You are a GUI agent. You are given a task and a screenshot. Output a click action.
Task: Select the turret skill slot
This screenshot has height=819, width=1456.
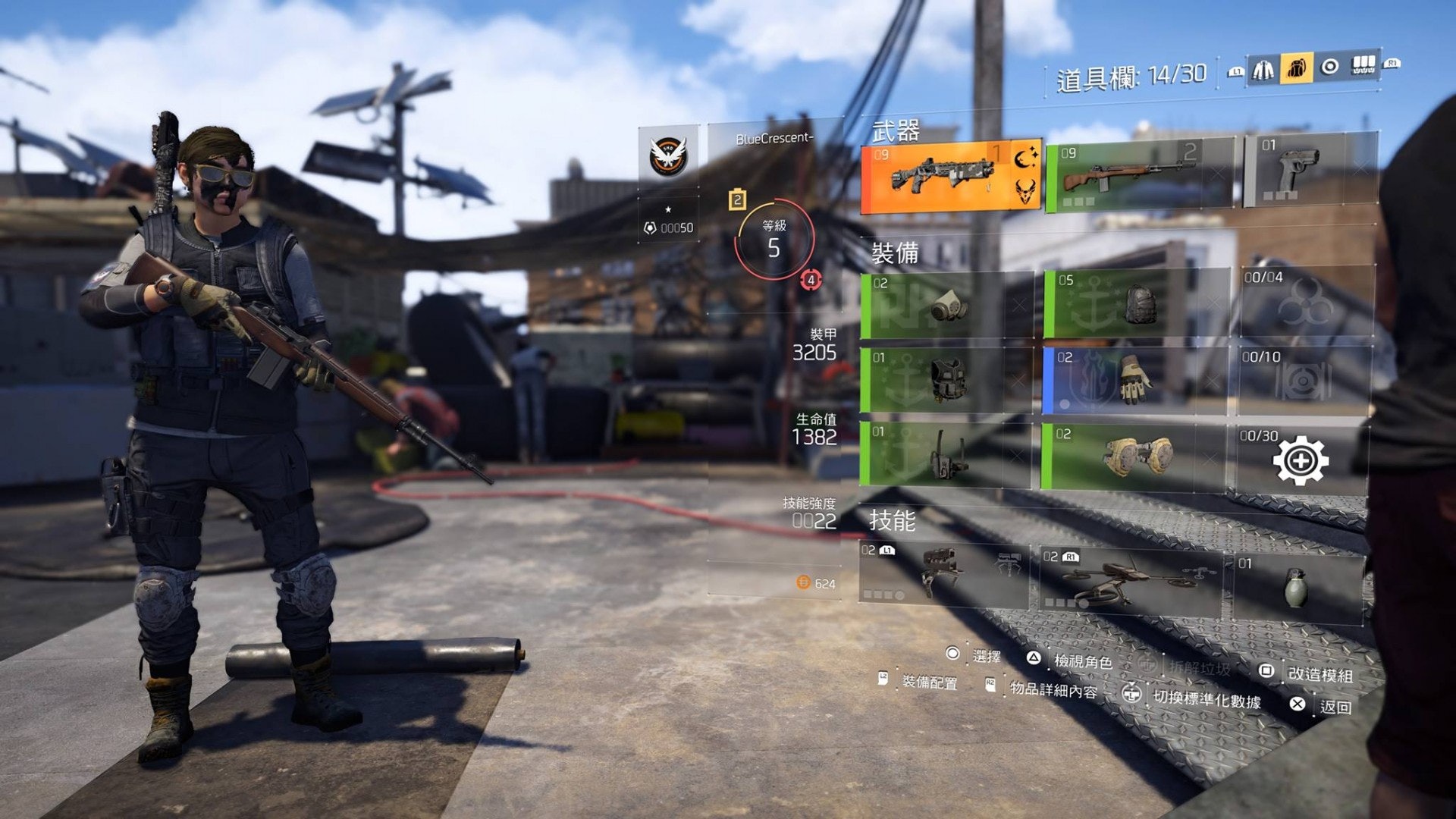(x=943, y=573)
